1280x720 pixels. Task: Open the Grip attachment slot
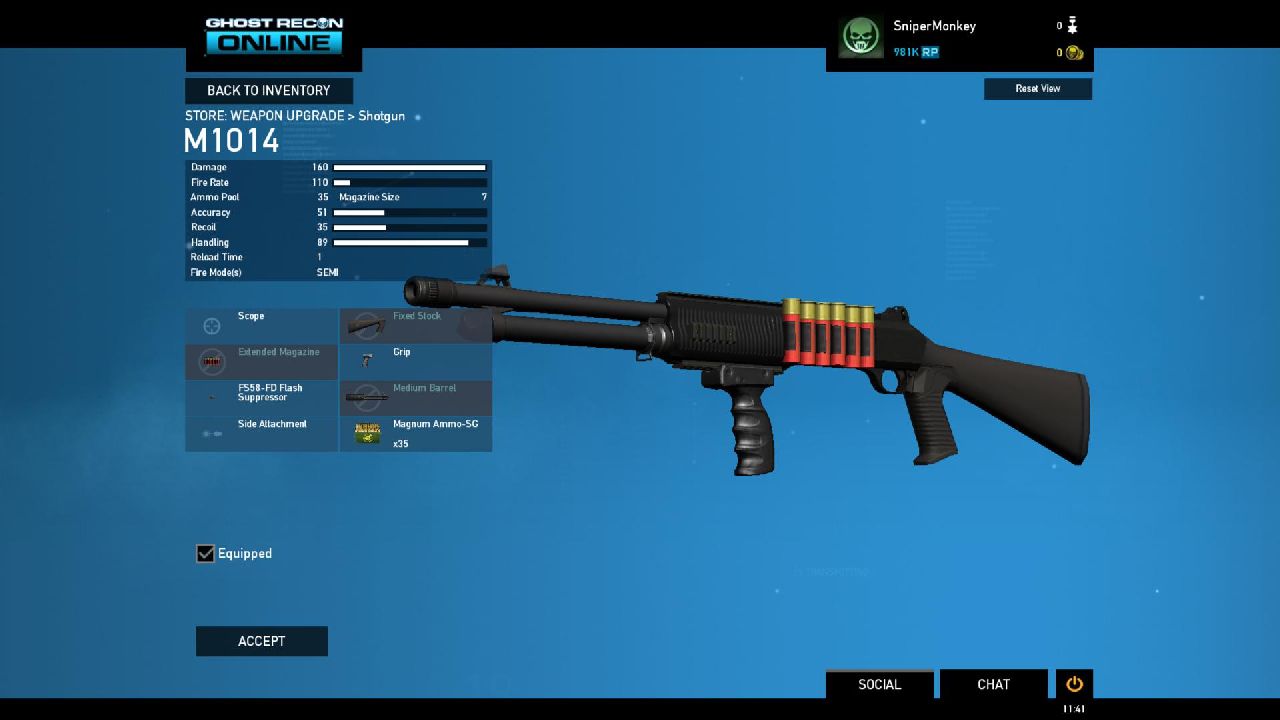tap(415, 361)
